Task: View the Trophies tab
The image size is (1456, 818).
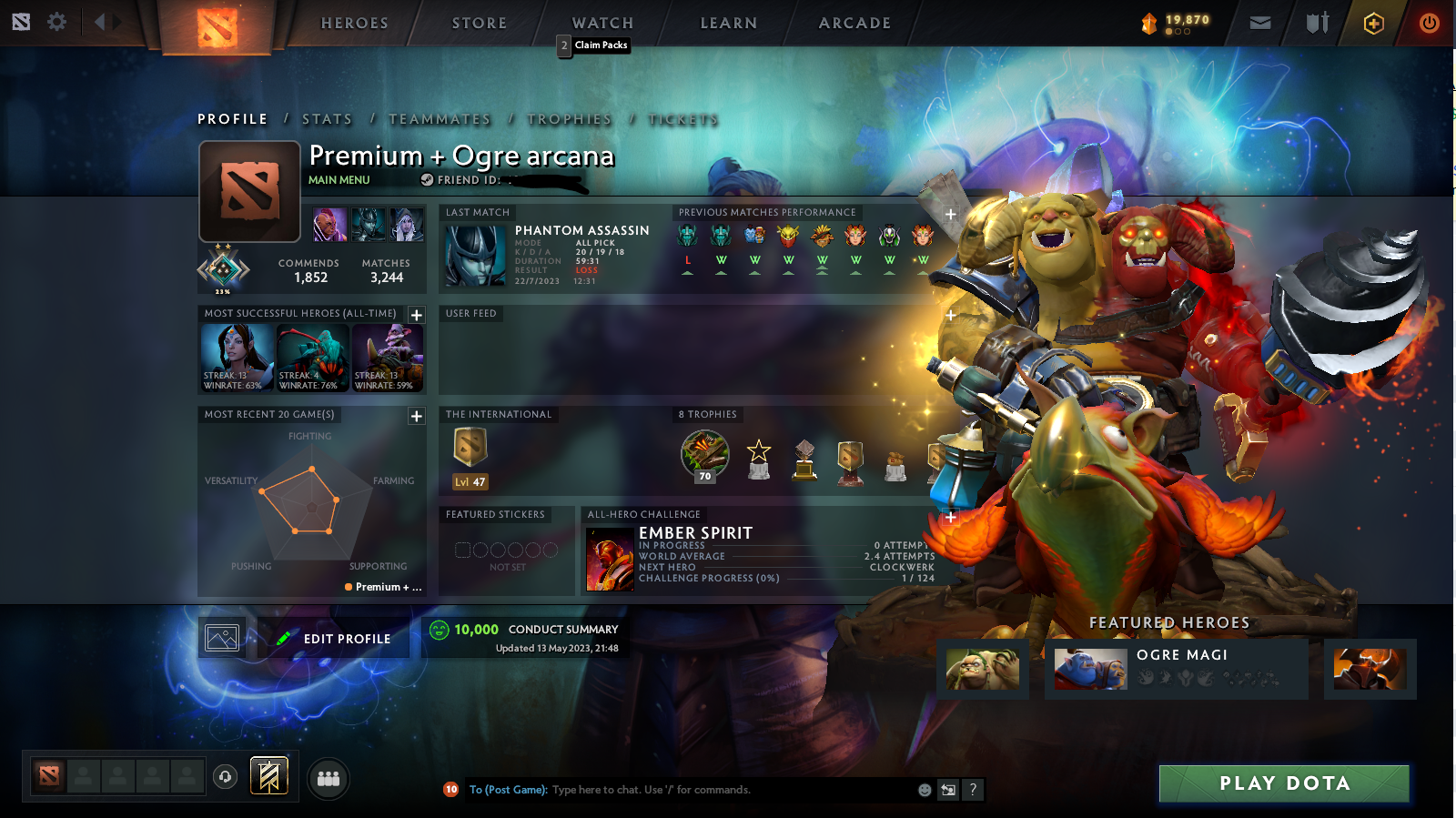Action: [570, 119]
